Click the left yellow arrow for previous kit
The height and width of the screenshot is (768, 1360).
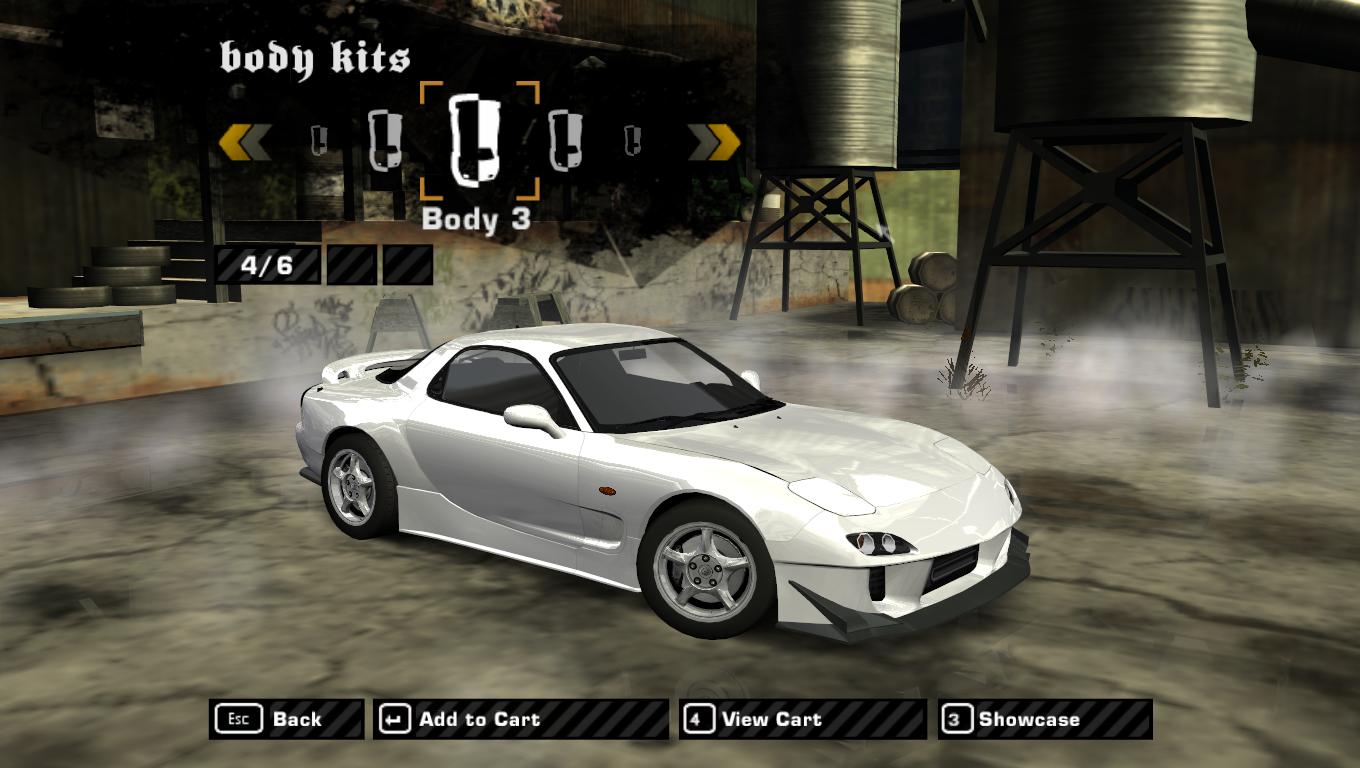[x=245, y=142]
